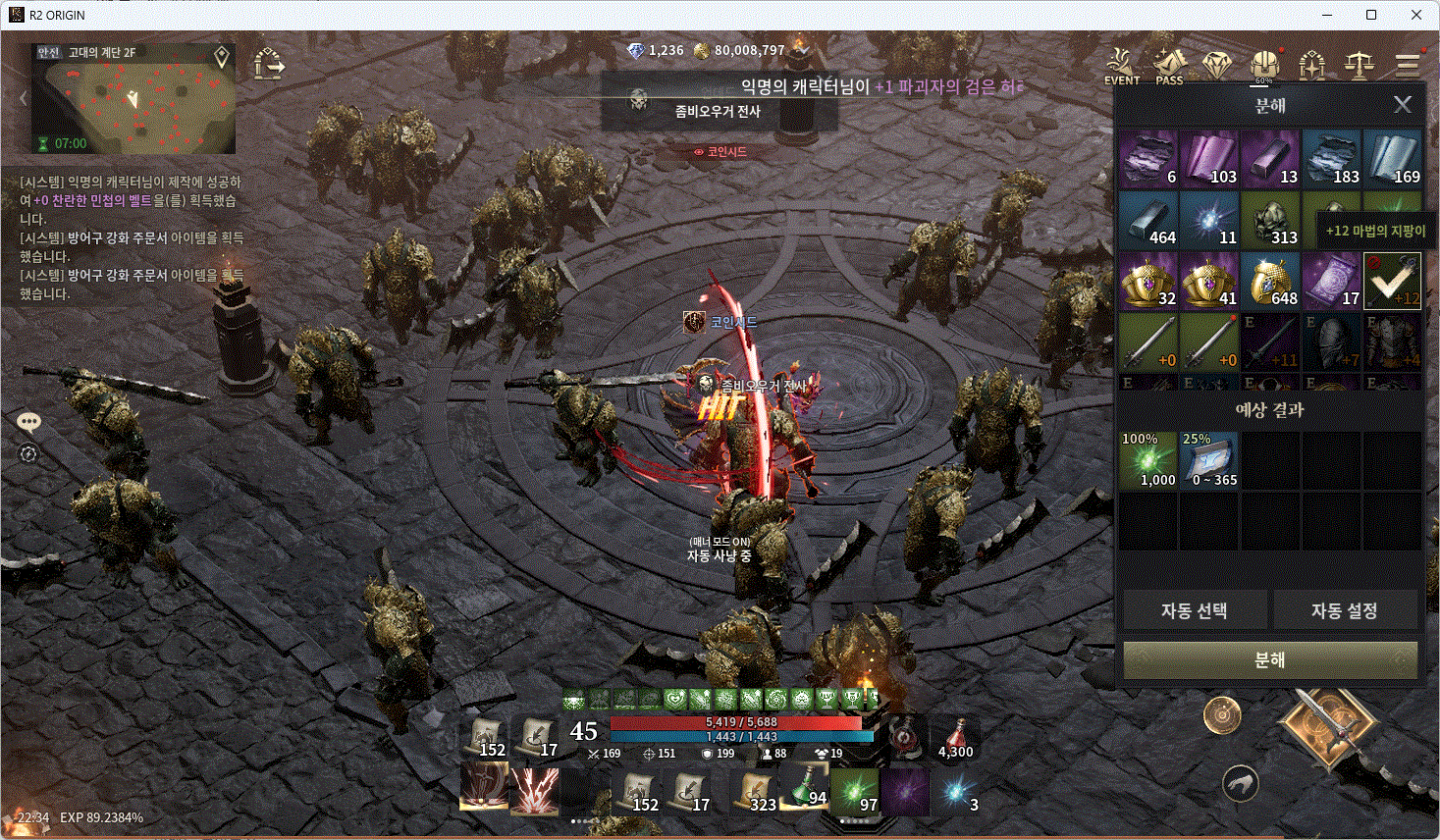
Task: Close the 분해 dismantle panel
Action: (x=1403, y=104)
